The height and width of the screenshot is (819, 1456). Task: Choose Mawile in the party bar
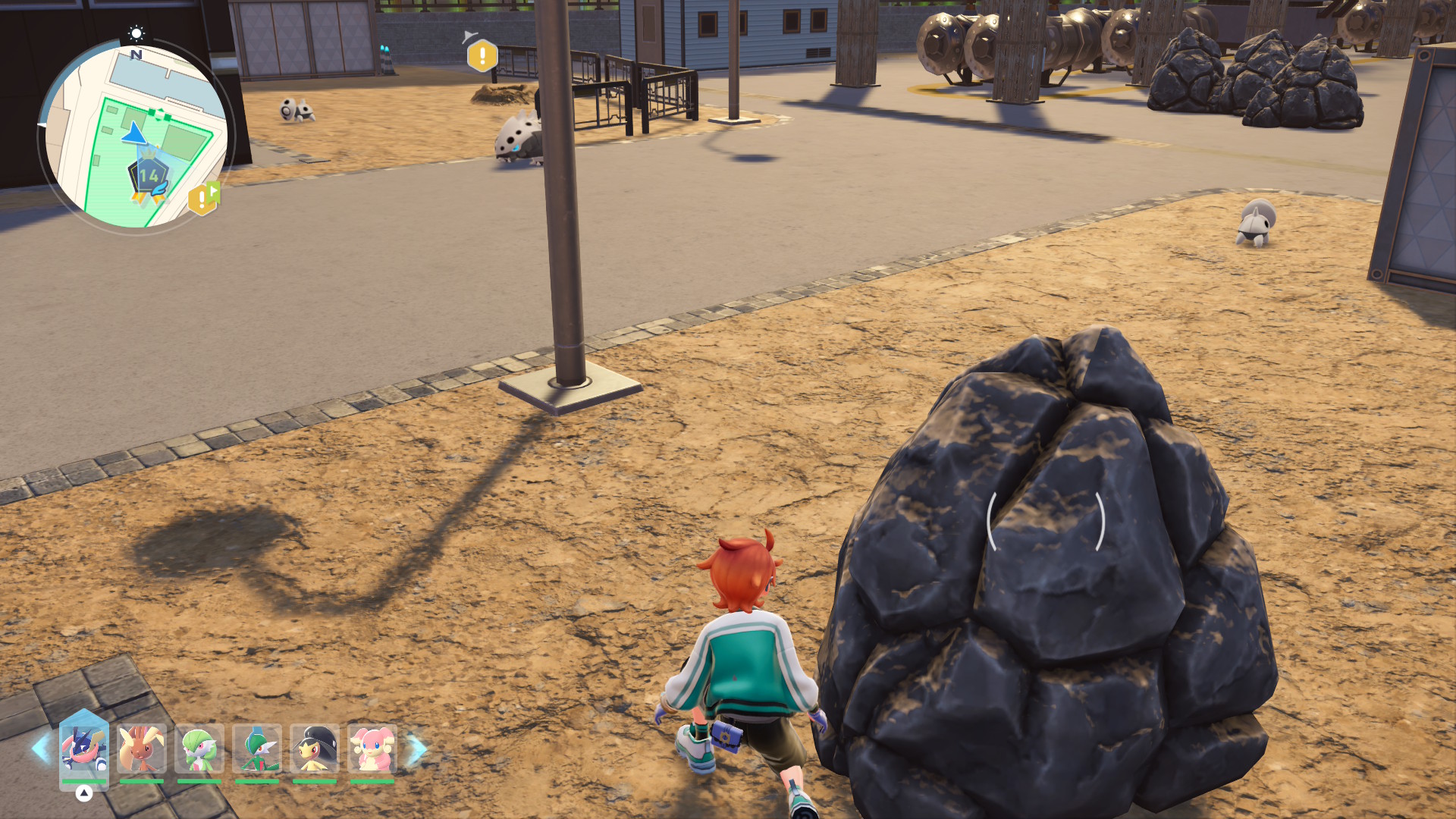click(315, 748)
